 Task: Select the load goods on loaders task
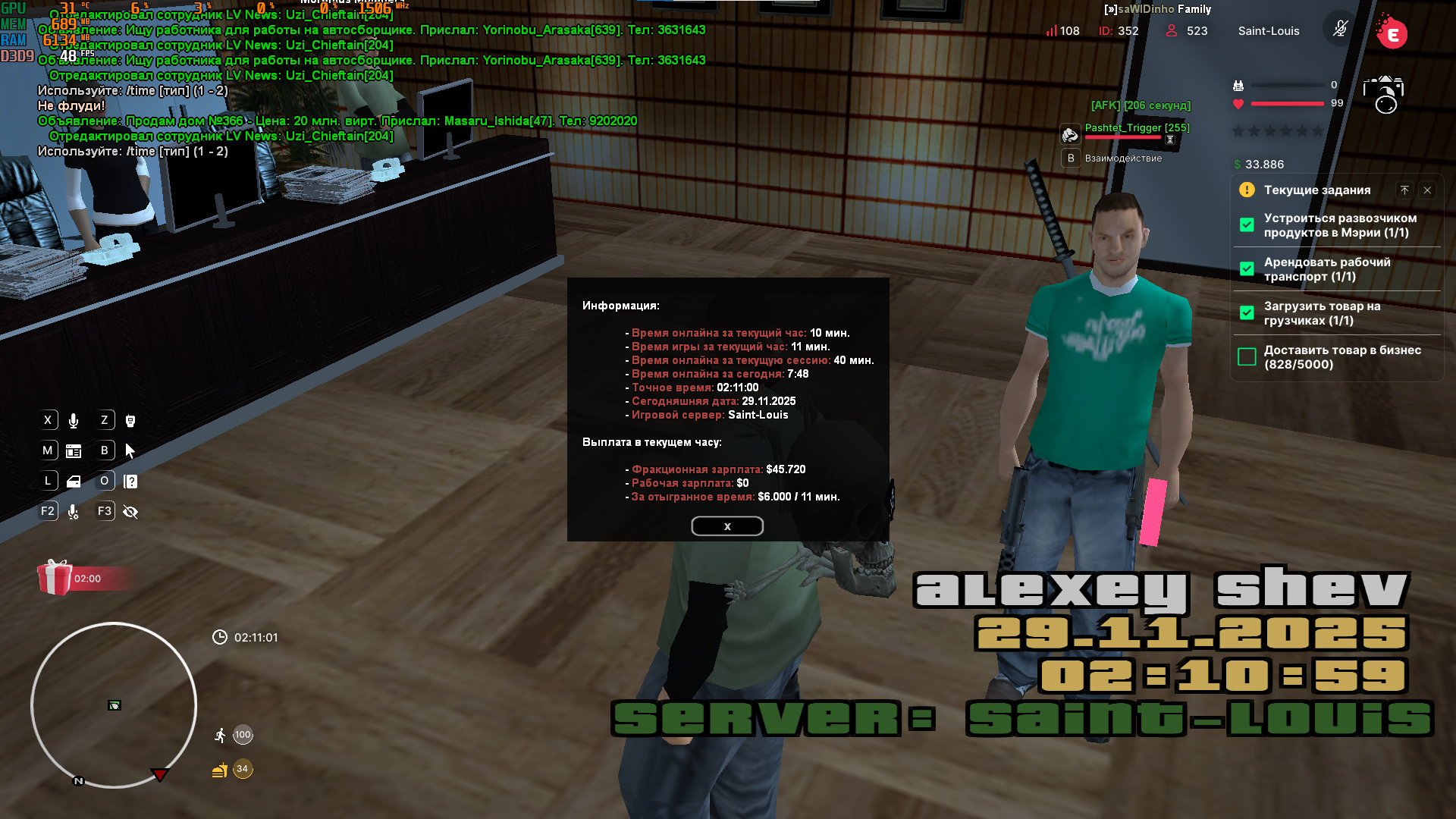coord(1321,313)
